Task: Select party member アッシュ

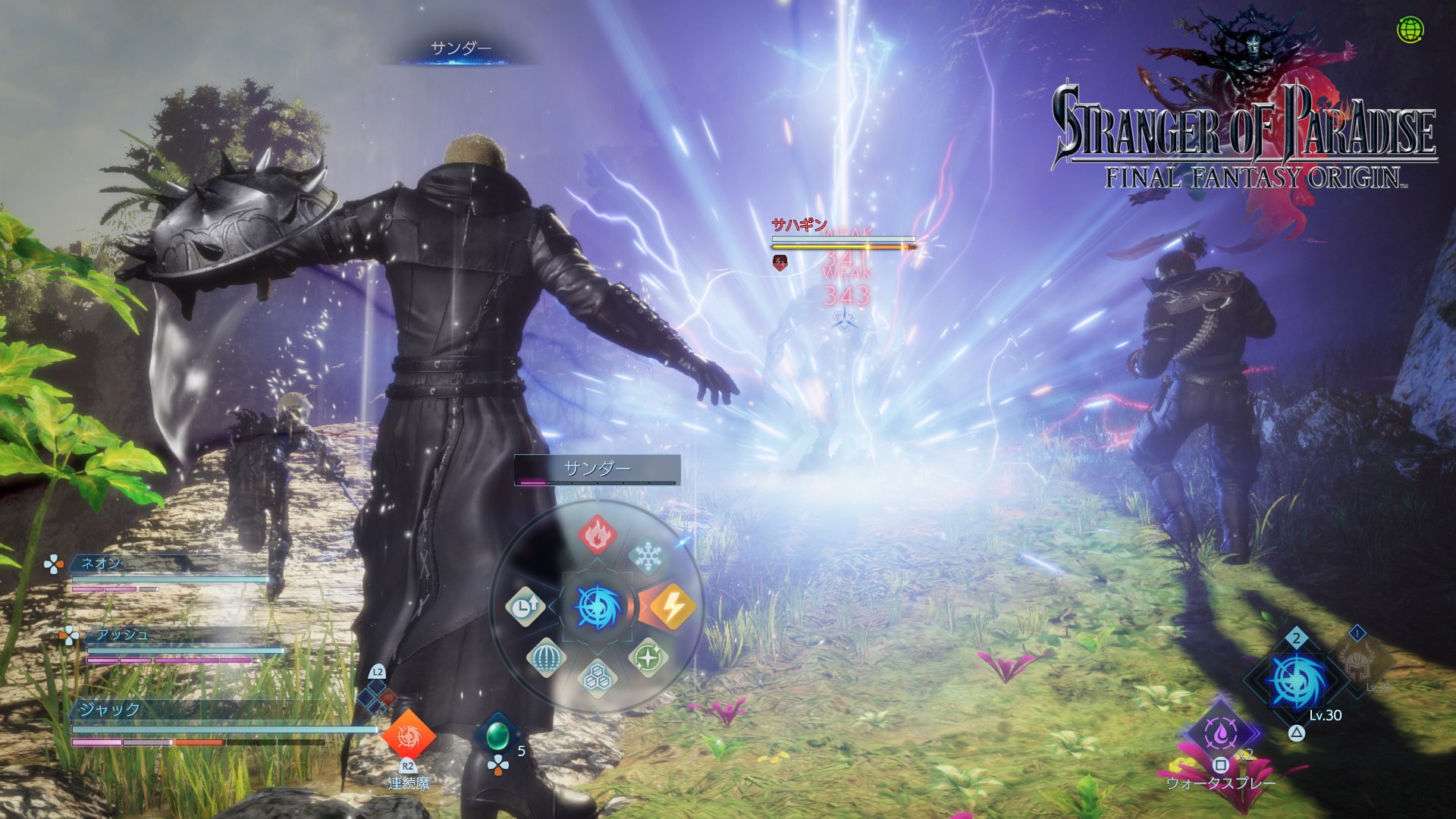Action: coord(122,635)
